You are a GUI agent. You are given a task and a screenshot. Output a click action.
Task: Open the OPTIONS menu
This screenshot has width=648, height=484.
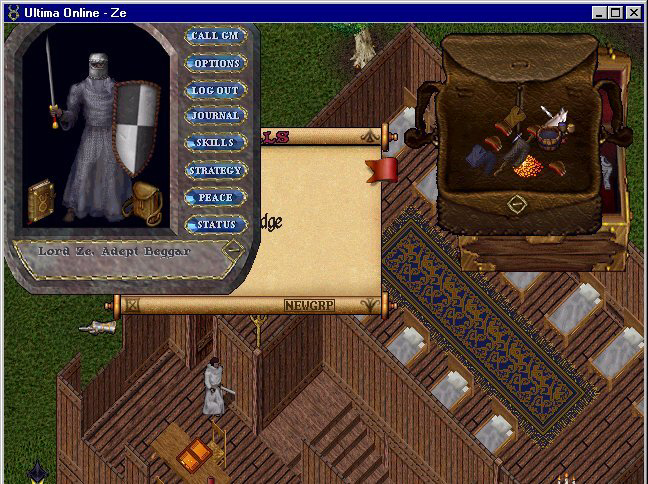pyautogui.click(x=214, y=64)
